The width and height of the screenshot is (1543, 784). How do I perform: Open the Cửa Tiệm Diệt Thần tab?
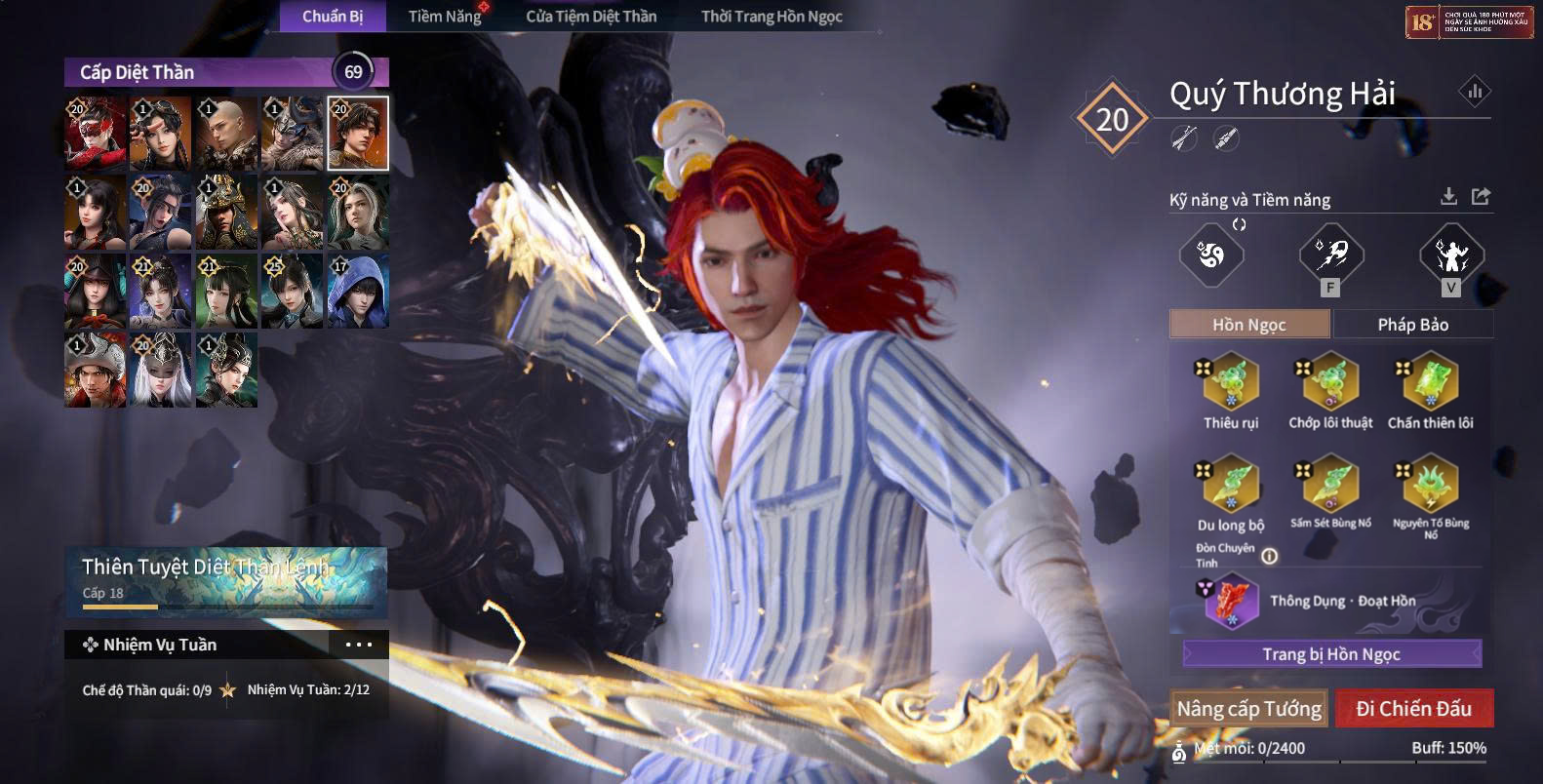click(591, 17)
